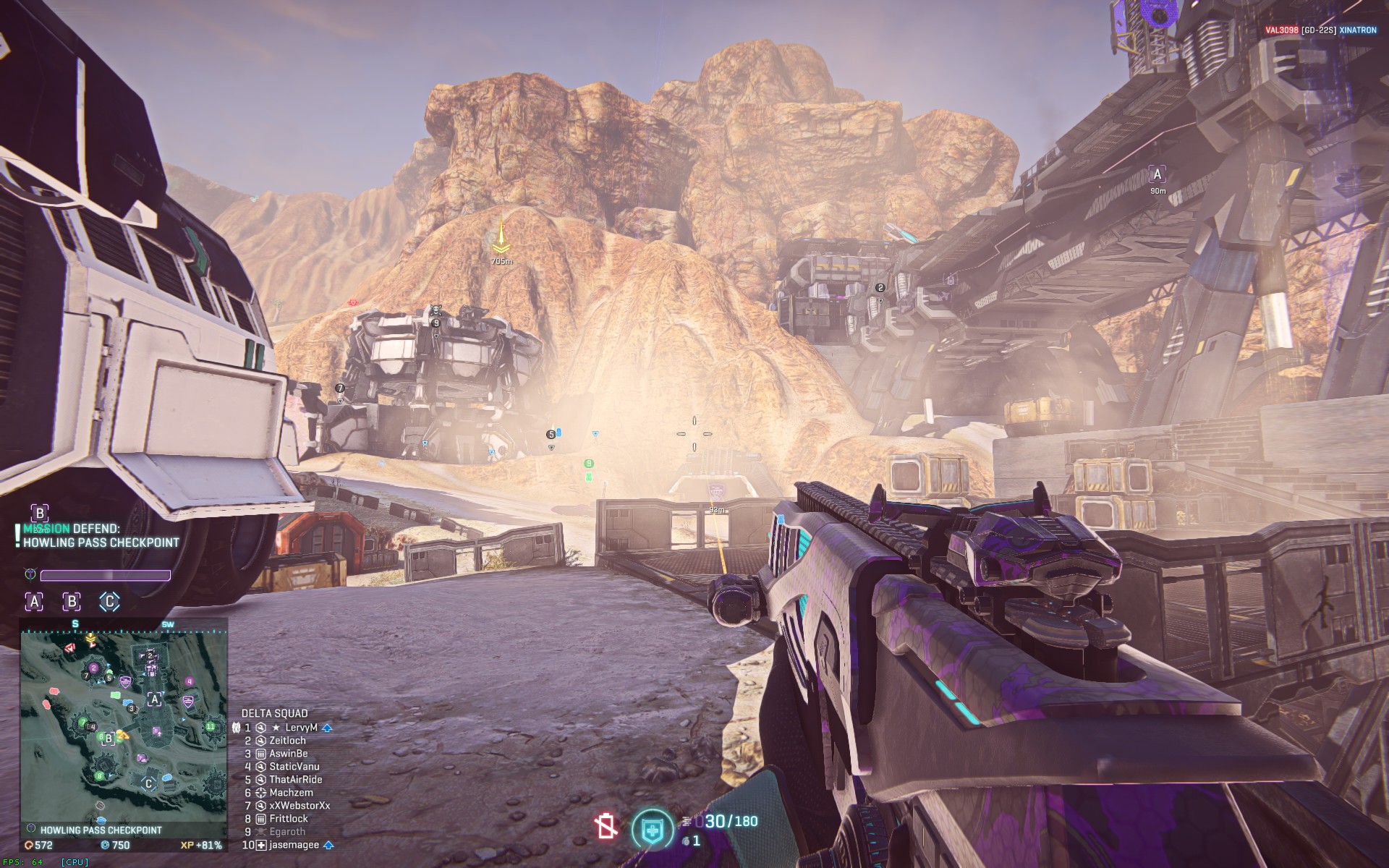Click the crossed-out red battery icon

[x=606, y=826]
